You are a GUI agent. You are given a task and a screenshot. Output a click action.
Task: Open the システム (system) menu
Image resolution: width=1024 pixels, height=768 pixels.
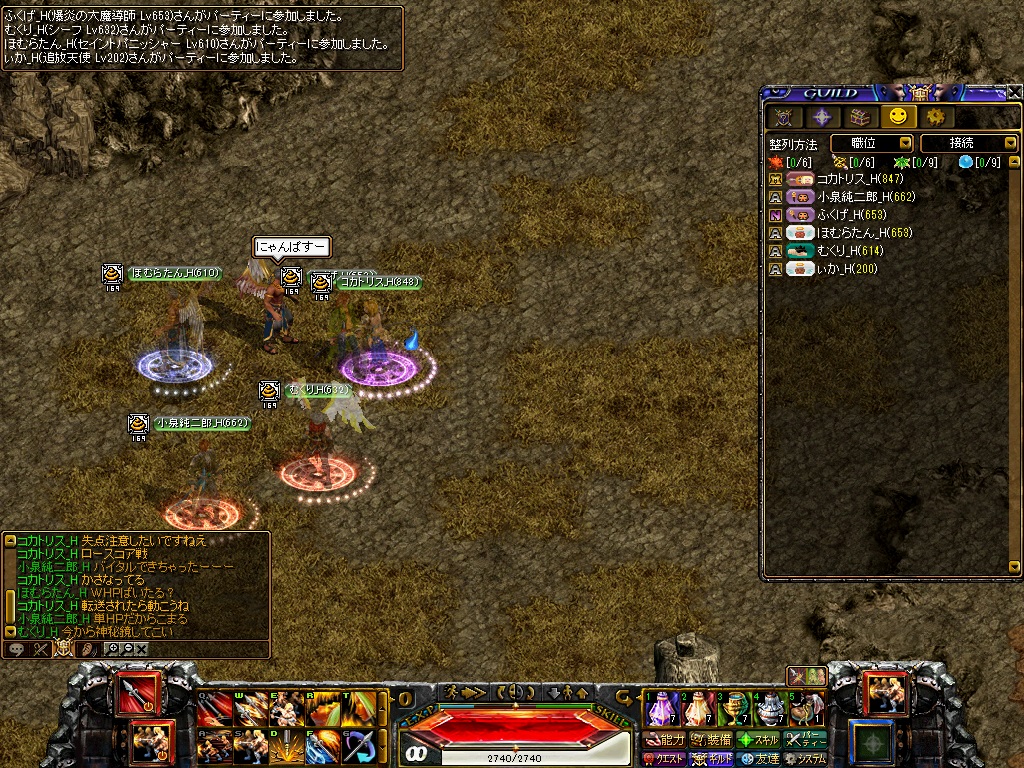click(x=806, y=760)
